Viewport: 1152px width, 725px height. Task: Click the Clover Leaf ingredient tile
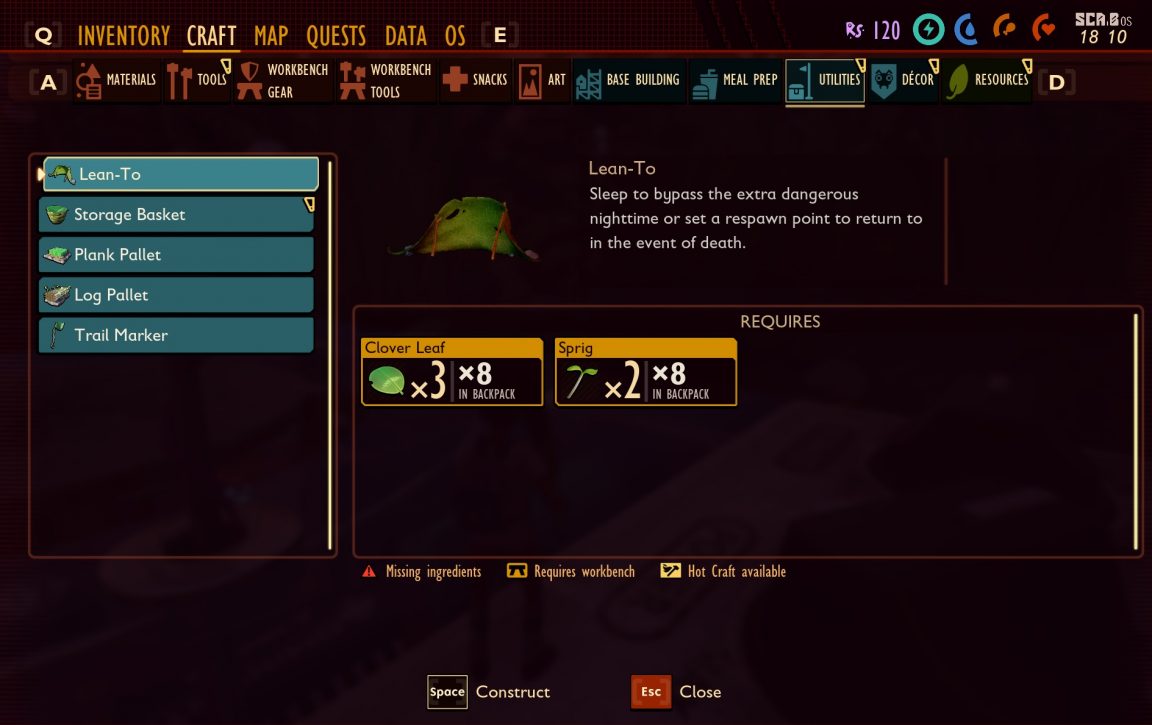tap(451, 372)
